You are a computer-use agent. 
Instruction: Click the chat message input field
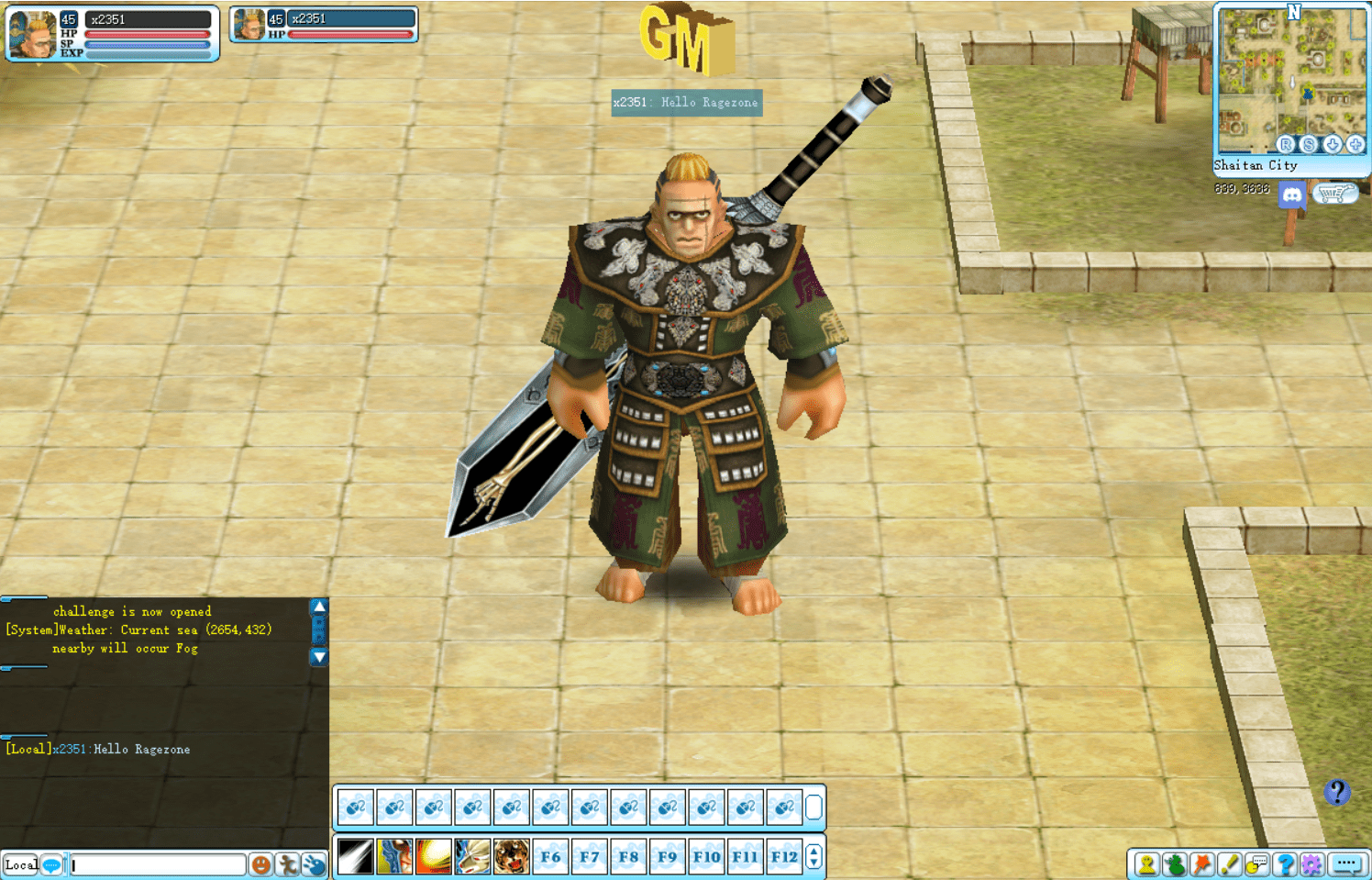[x=156, y=864]
